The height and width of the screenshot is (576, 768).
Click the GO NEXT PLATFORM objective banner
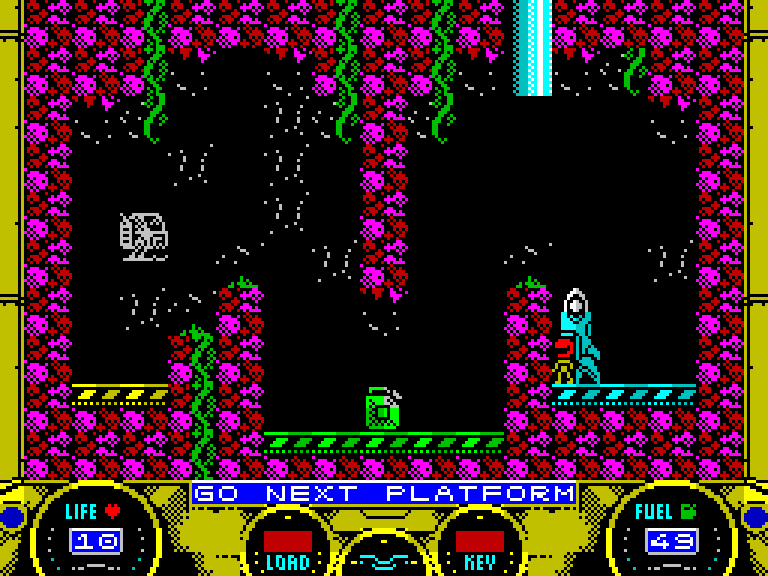coord(385,494)
